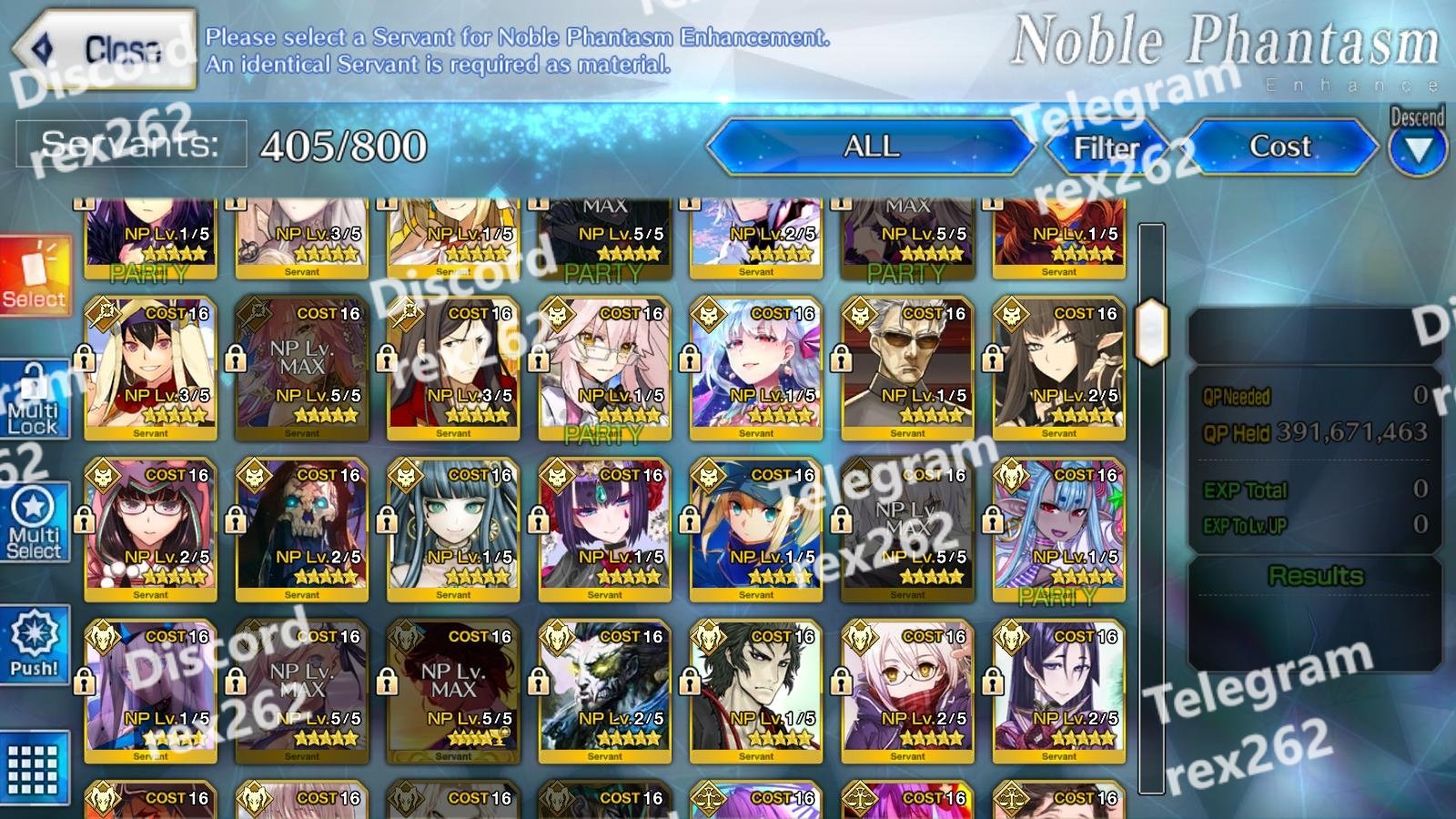This screenshot has width=1456, height=819.
Task: Switch the list grid view icon
Action: point(35,769)
